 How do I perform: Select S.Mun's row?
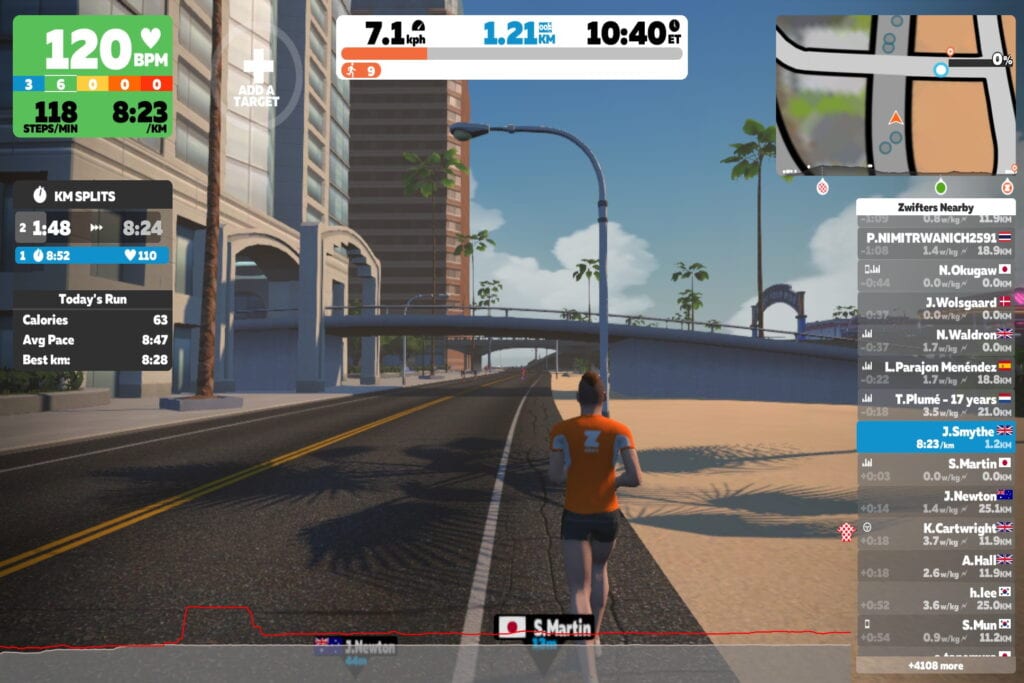[x=935, y=631]
